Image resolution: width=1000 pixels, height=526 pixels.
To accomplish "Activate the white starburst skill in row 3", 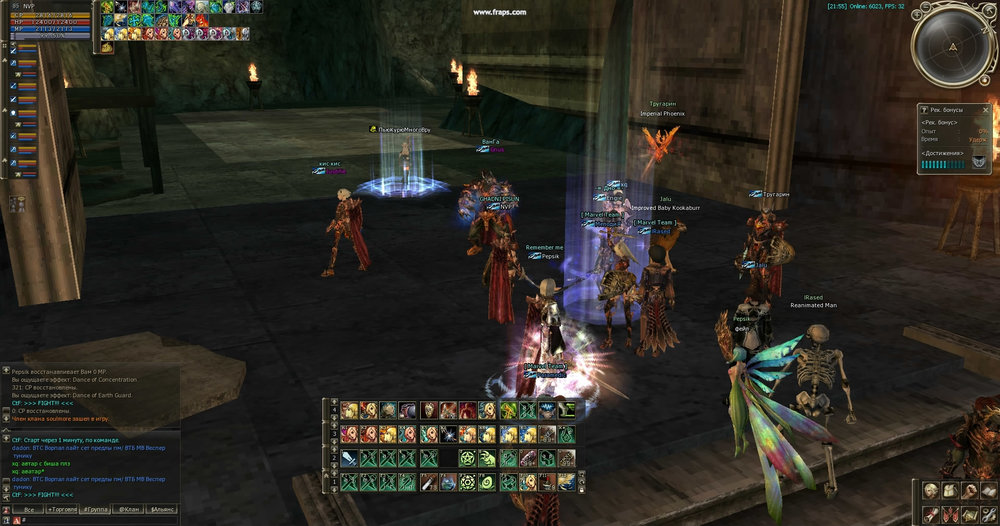I will tap(447, 434).
